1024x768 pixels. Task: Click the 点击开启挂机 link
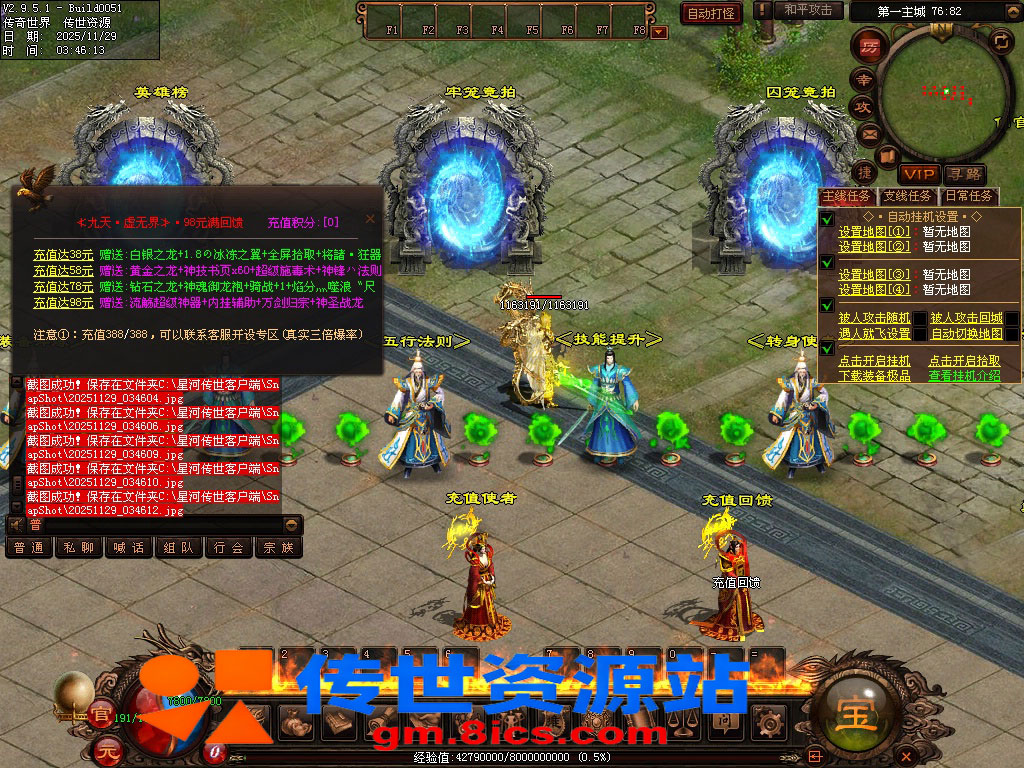874,361
